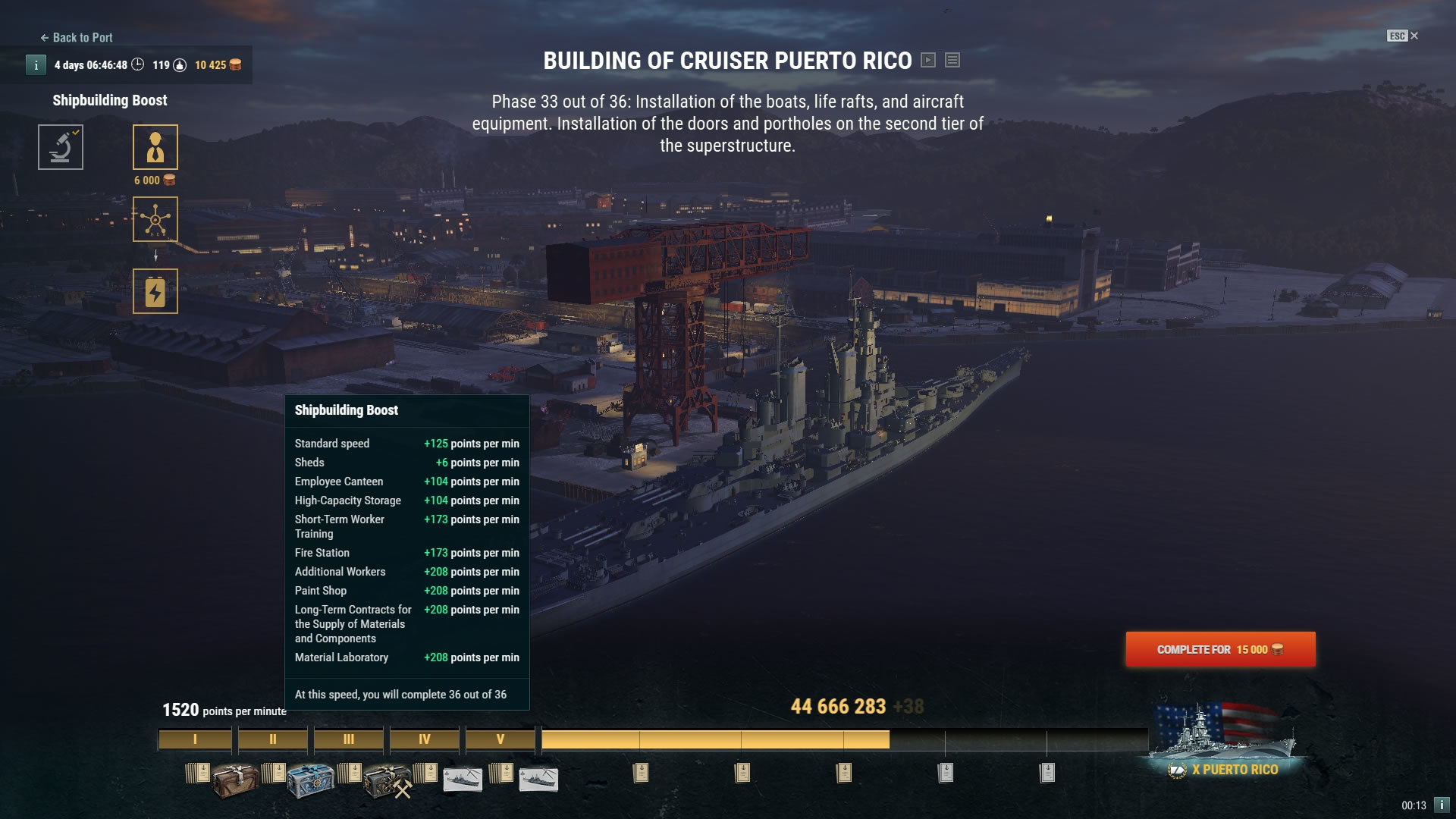Go back to Port
The width and height of the screenshot is (1456, 819).
click(77, 37)
